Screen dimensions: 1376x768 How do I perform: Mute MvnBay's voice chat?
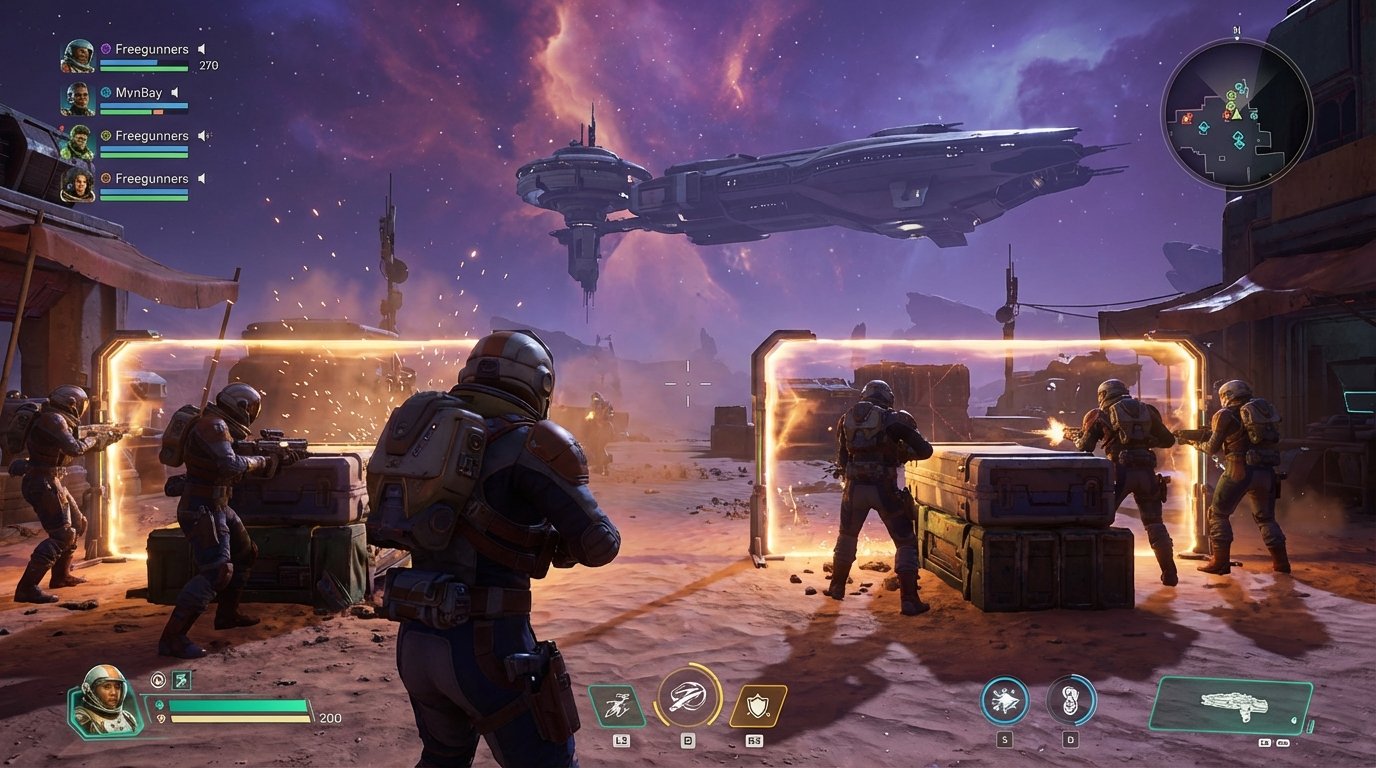coord(175,93)
